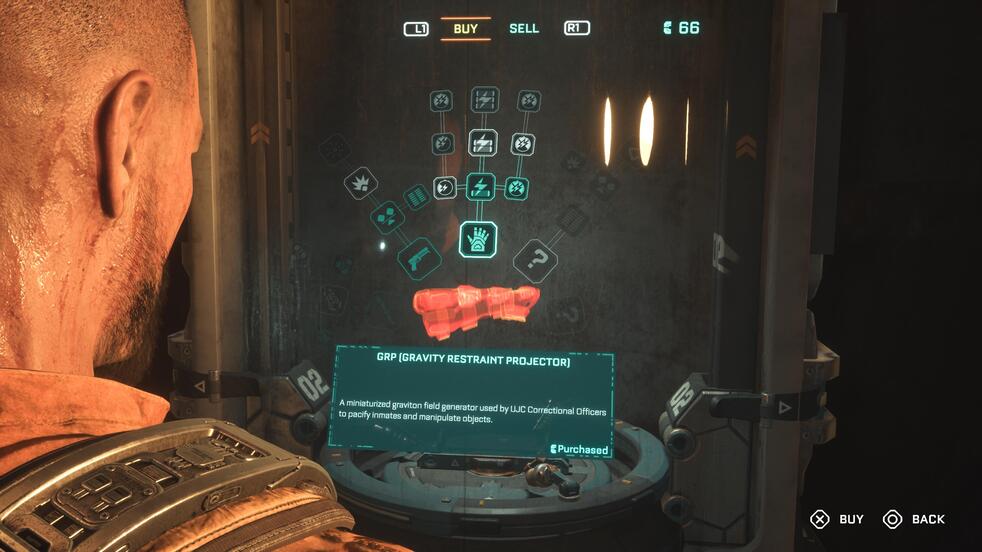Choose the locked question mark node
This screenshot has width=982, height=552.
pos(537,261)
